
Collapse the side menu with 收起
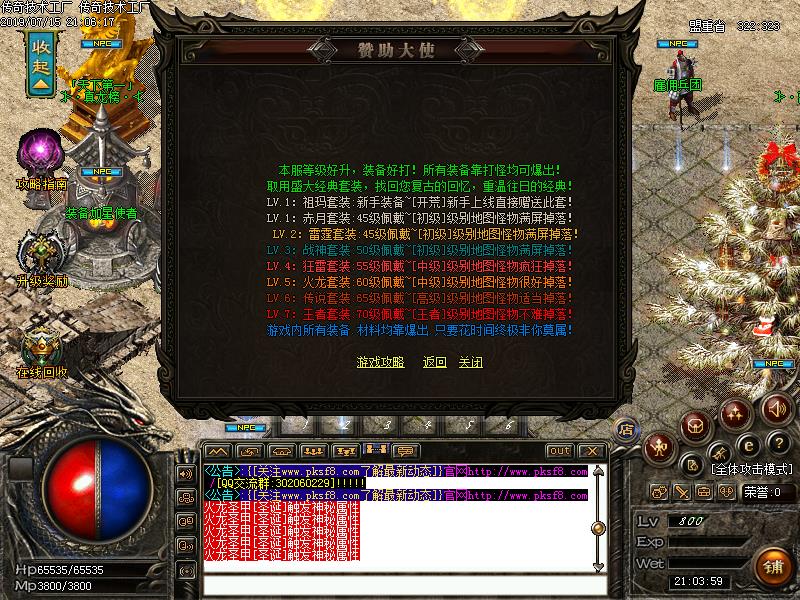click(40, 64)
